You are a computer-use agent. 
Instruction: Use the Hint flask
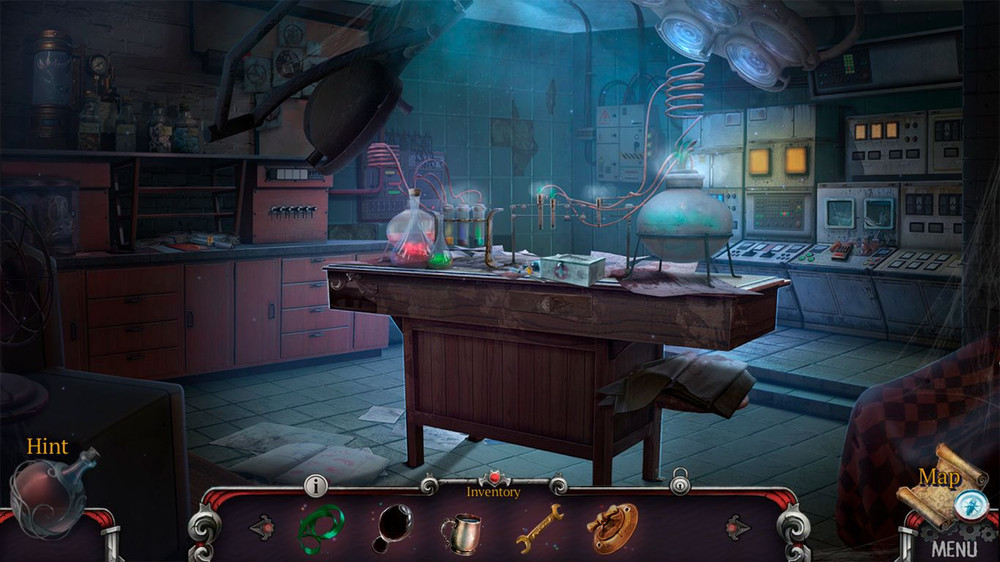click(x=50, y=494)
